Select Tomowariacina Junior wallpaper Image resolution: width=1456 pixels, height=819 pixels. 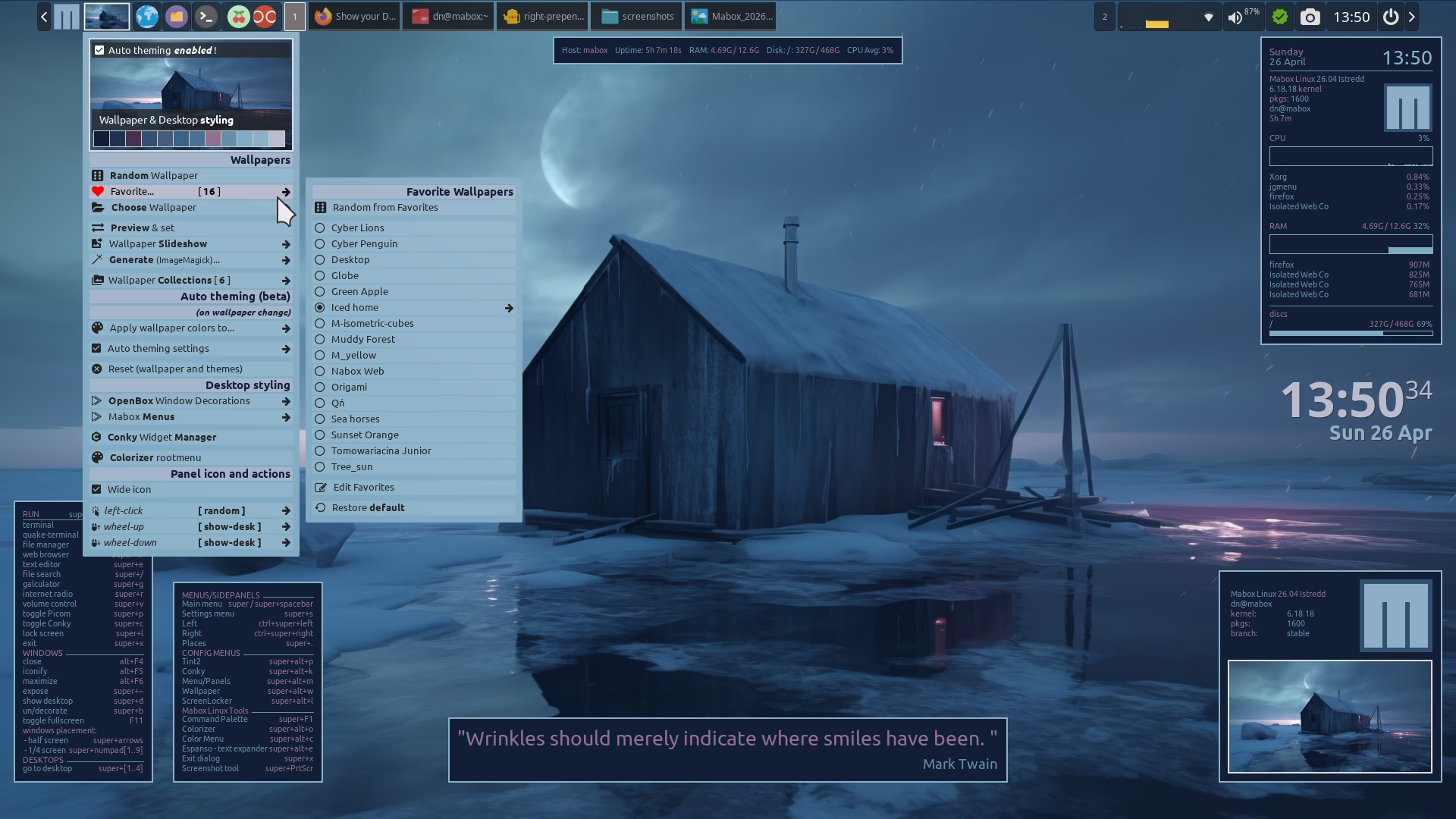click(381, 450)
